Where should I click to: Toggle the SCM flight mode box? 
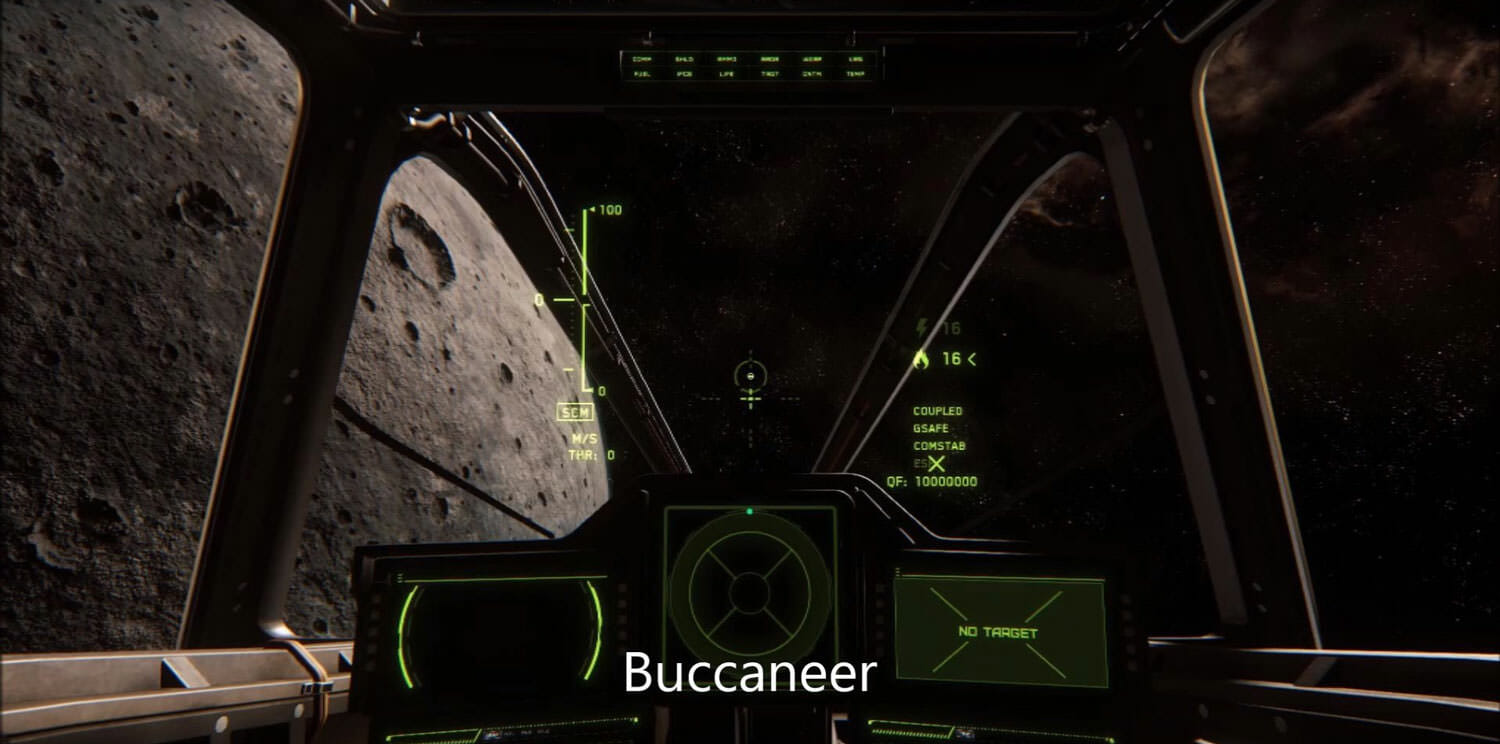[x=575, y=412]
